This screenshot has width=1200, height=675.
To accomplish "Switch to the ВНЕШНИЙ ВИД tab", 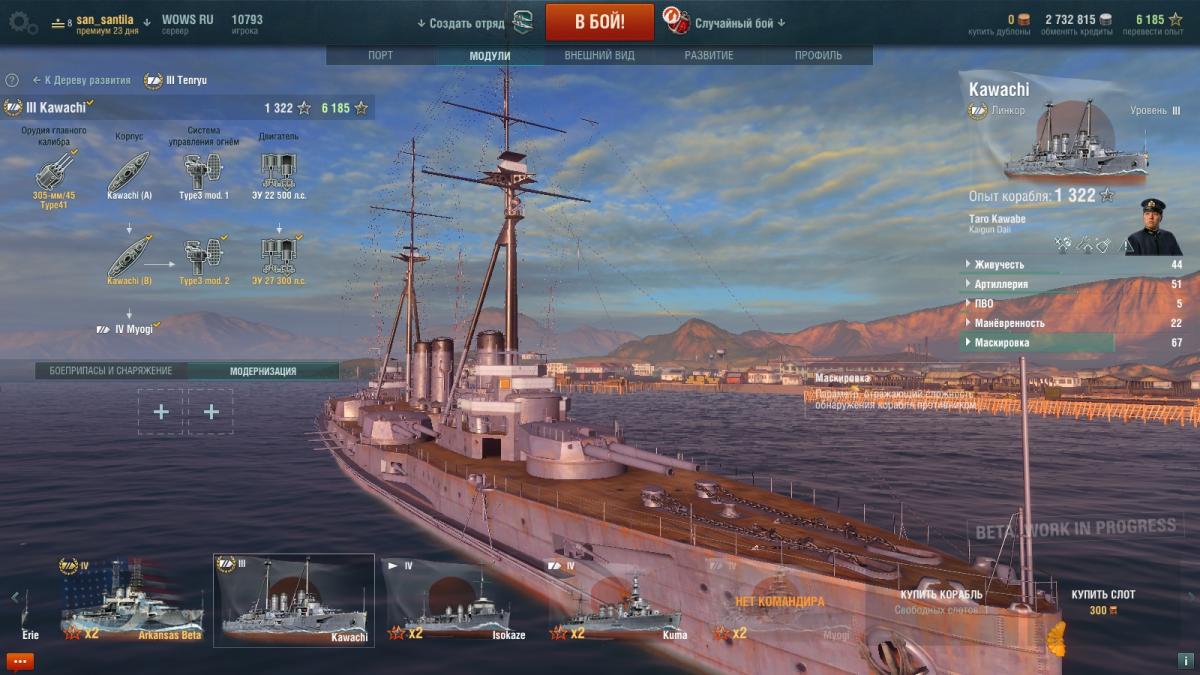I will (x=598, y=56).
